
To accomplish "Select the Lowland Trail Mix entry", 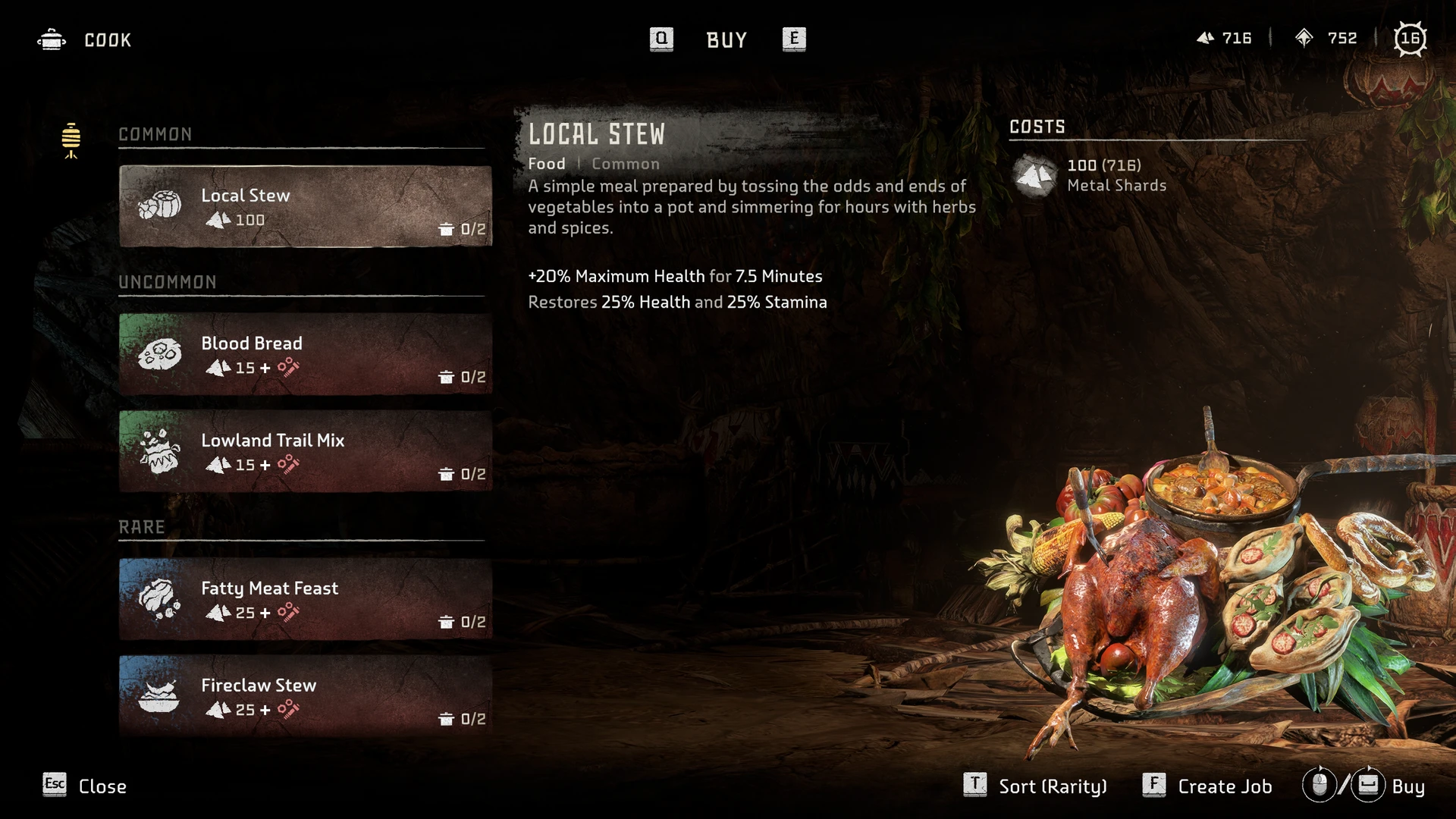I will pos(305,451).
